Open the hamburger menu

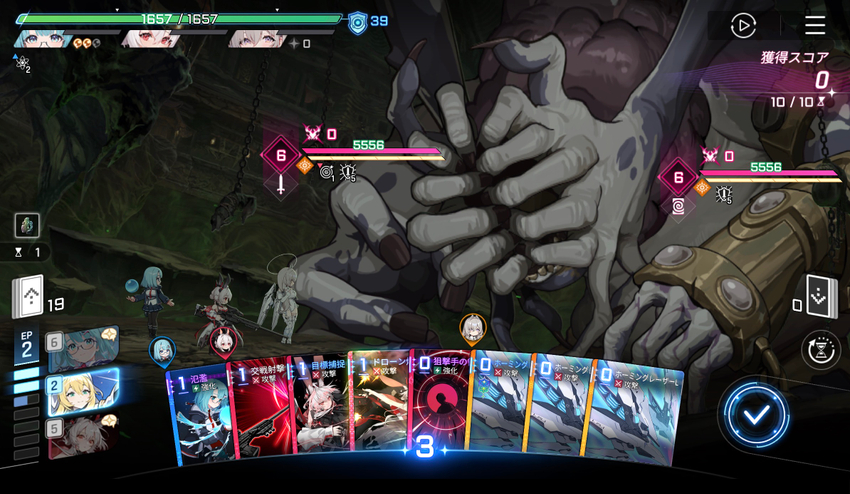coord(815,25)
